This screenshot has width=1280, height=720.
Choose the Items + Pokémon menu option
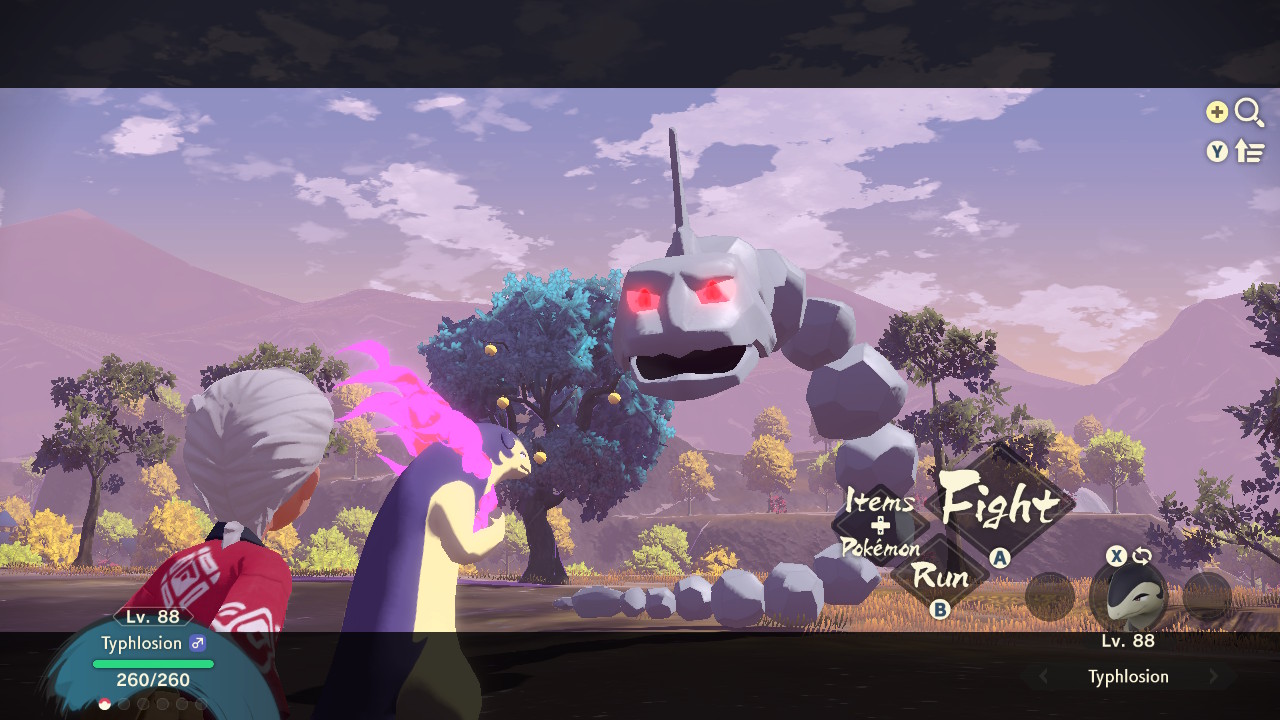coord(878,525)
